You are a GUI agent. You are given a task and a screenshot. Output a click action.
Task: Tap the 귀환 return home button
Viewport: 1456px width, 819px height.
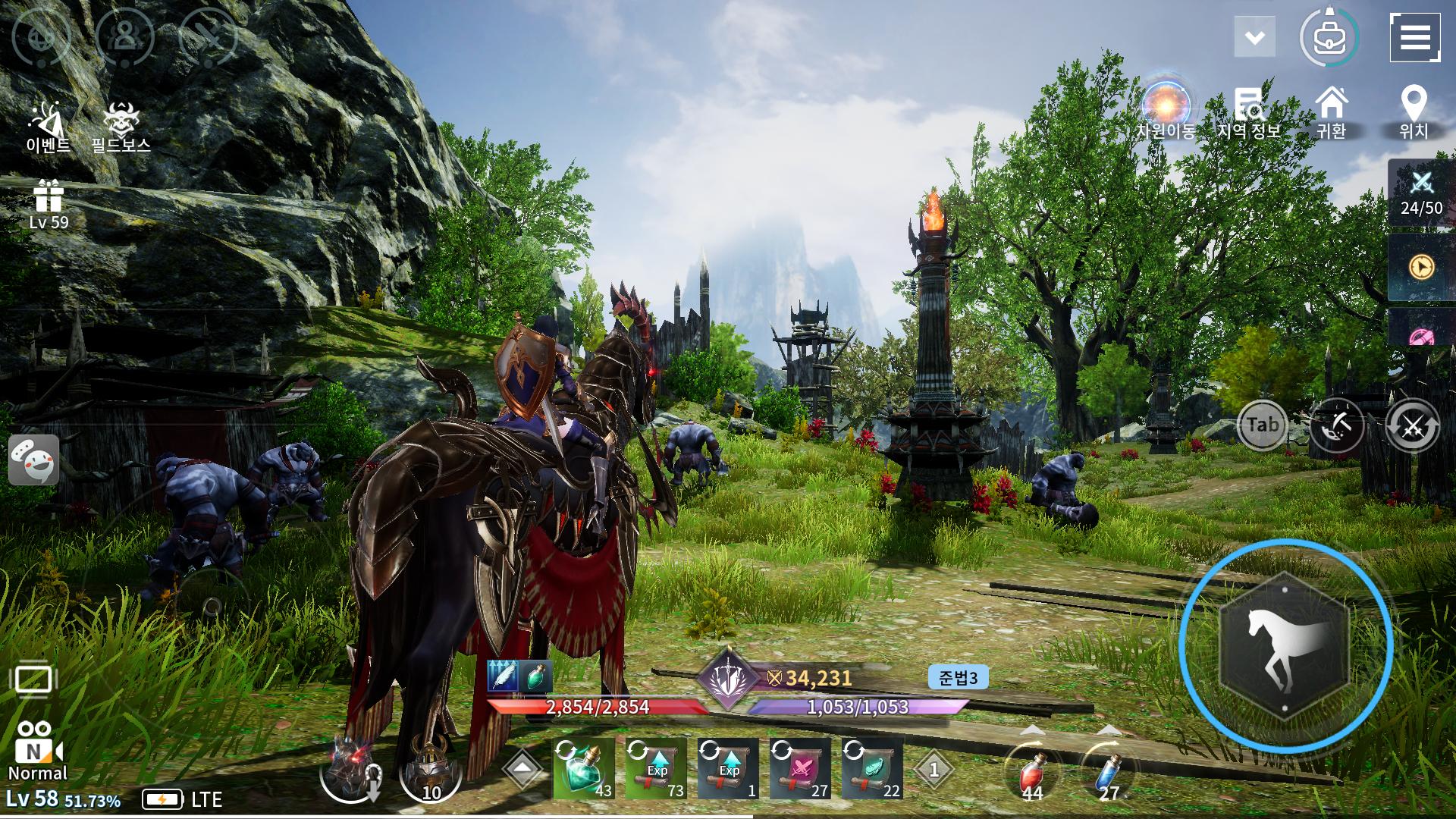[1332, 112]
